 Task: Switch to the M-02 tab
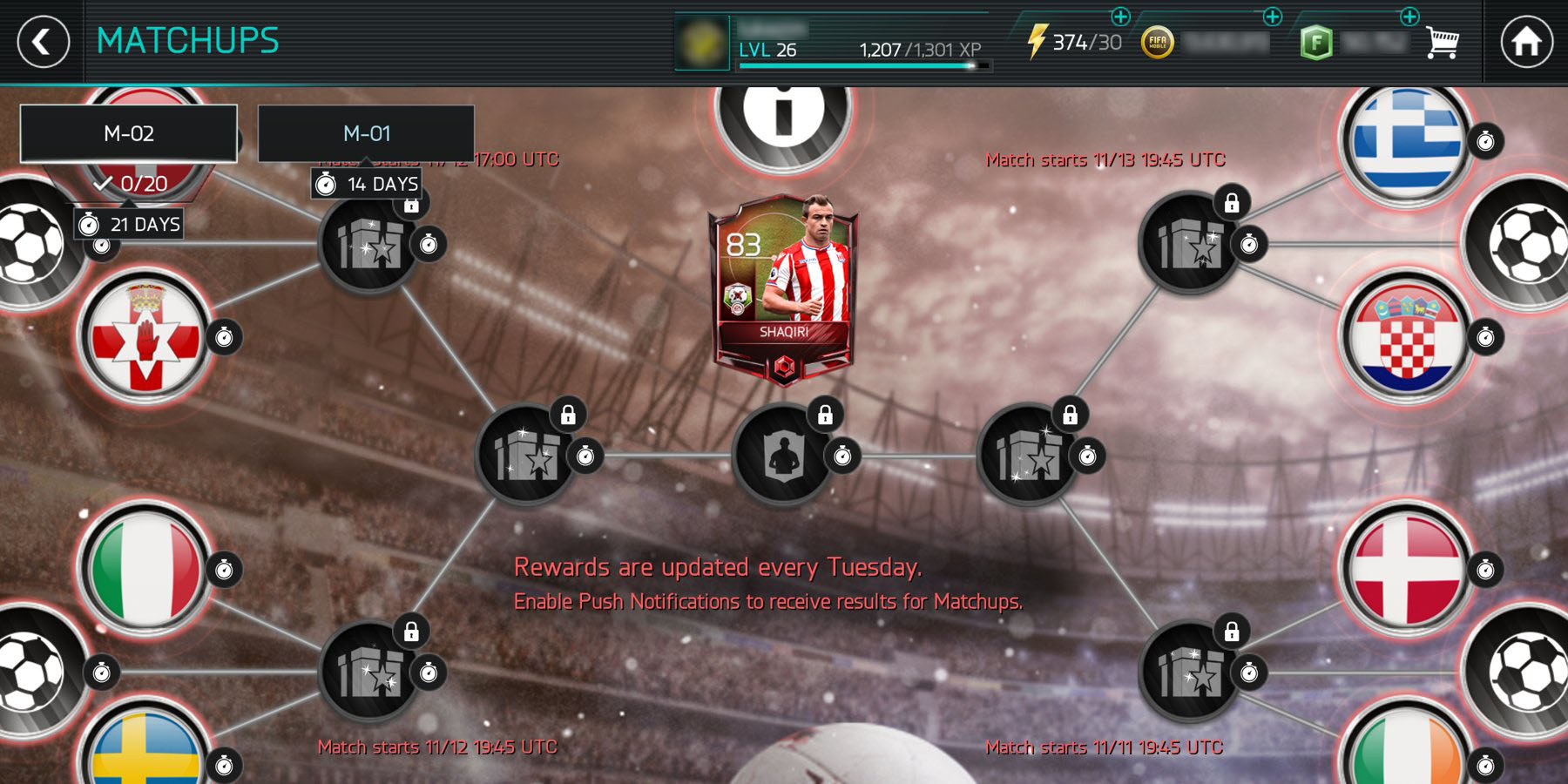point(129,133)
